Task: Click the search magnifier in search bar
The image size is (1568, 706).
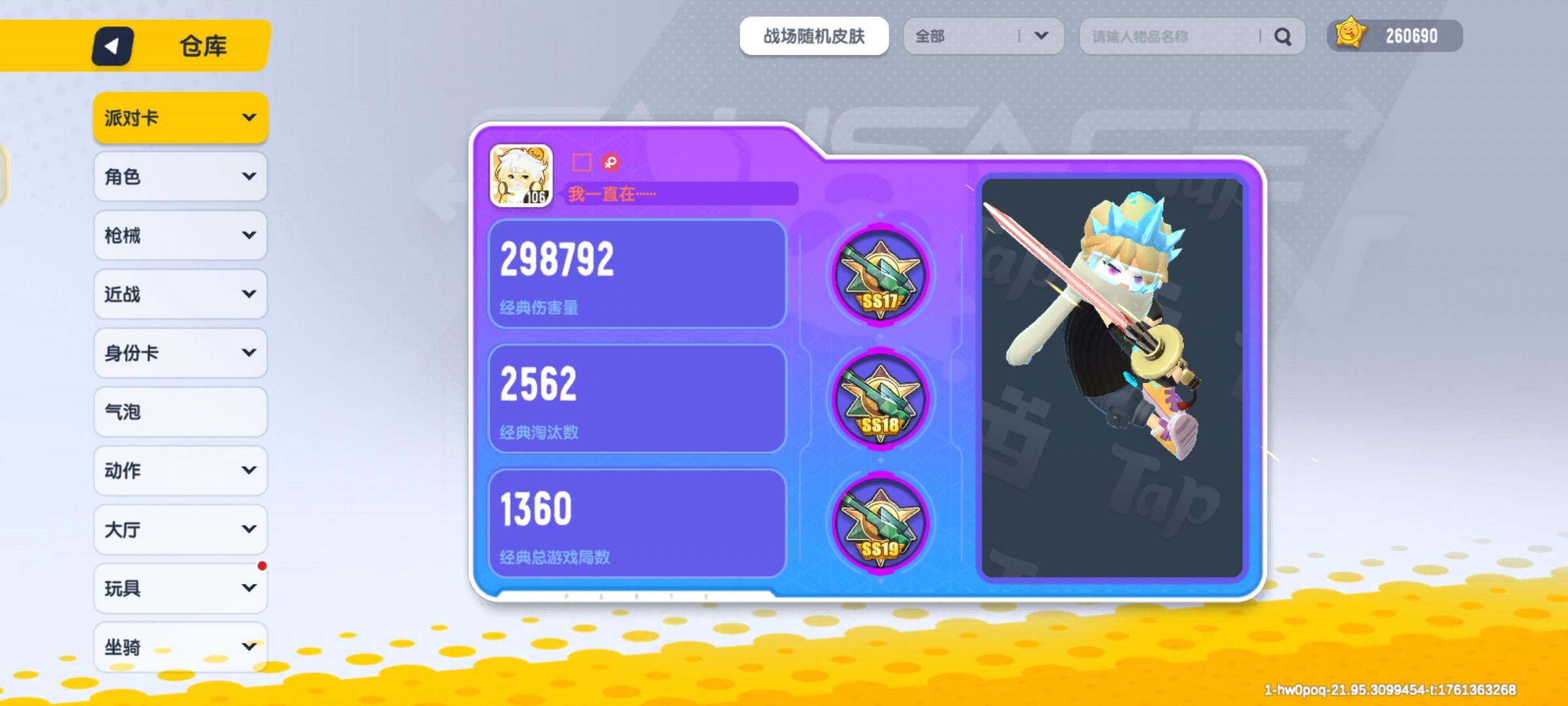Action: [1283, 37]
